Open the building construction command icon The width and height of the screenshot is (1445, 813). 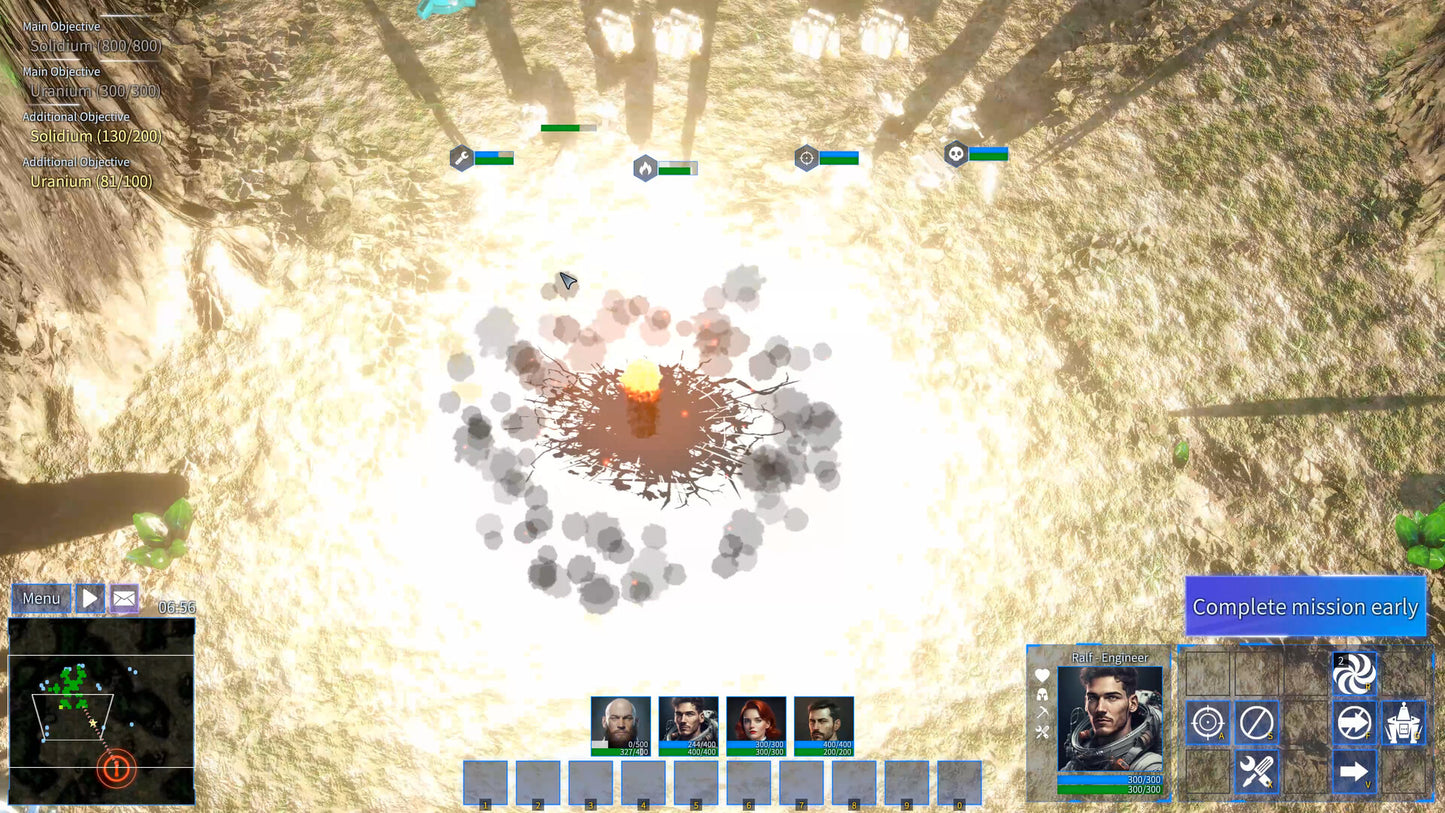coord(1403,722)
